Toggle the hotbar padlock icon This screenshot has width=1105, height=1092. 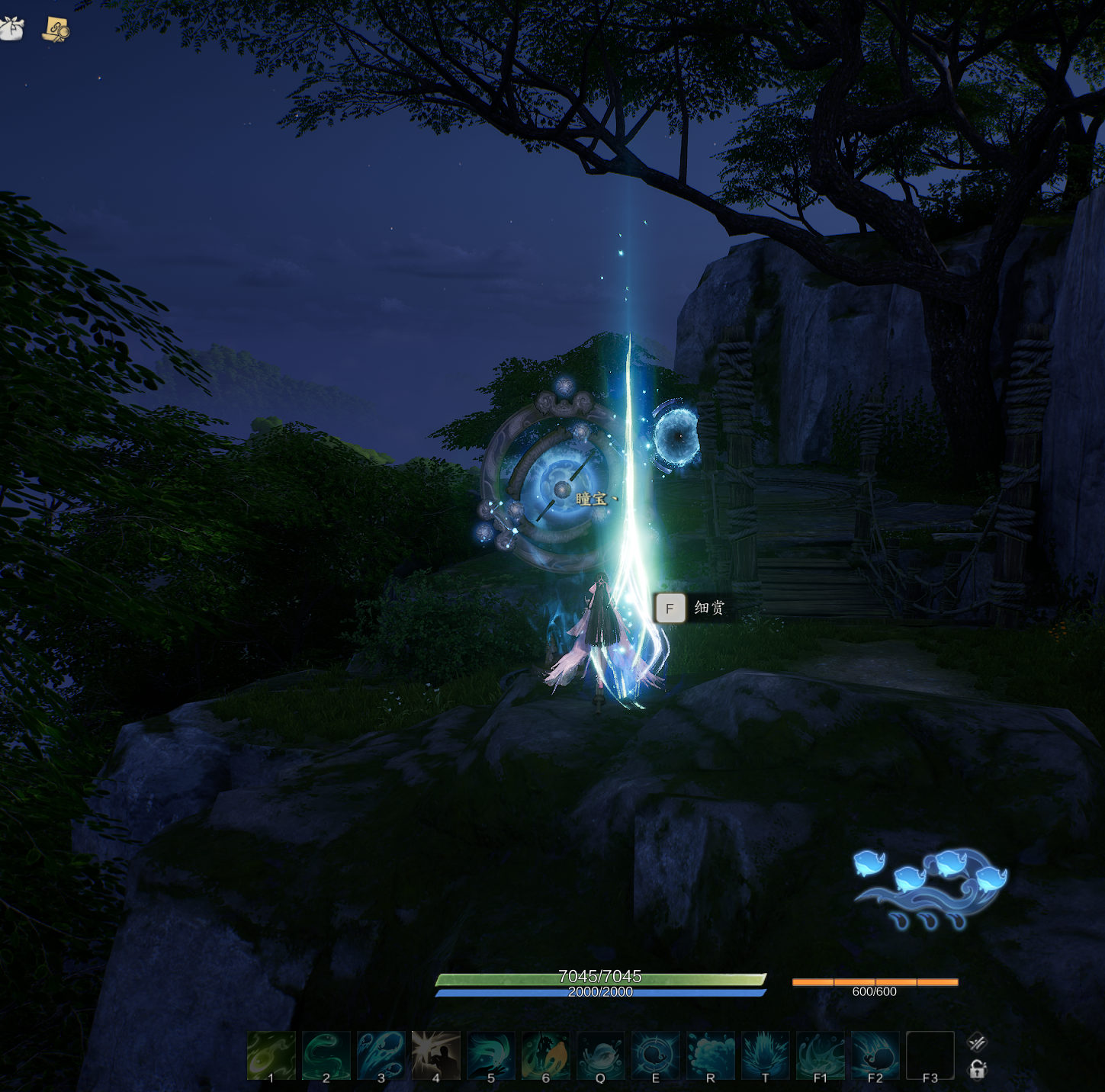[x=977, y=1070]
